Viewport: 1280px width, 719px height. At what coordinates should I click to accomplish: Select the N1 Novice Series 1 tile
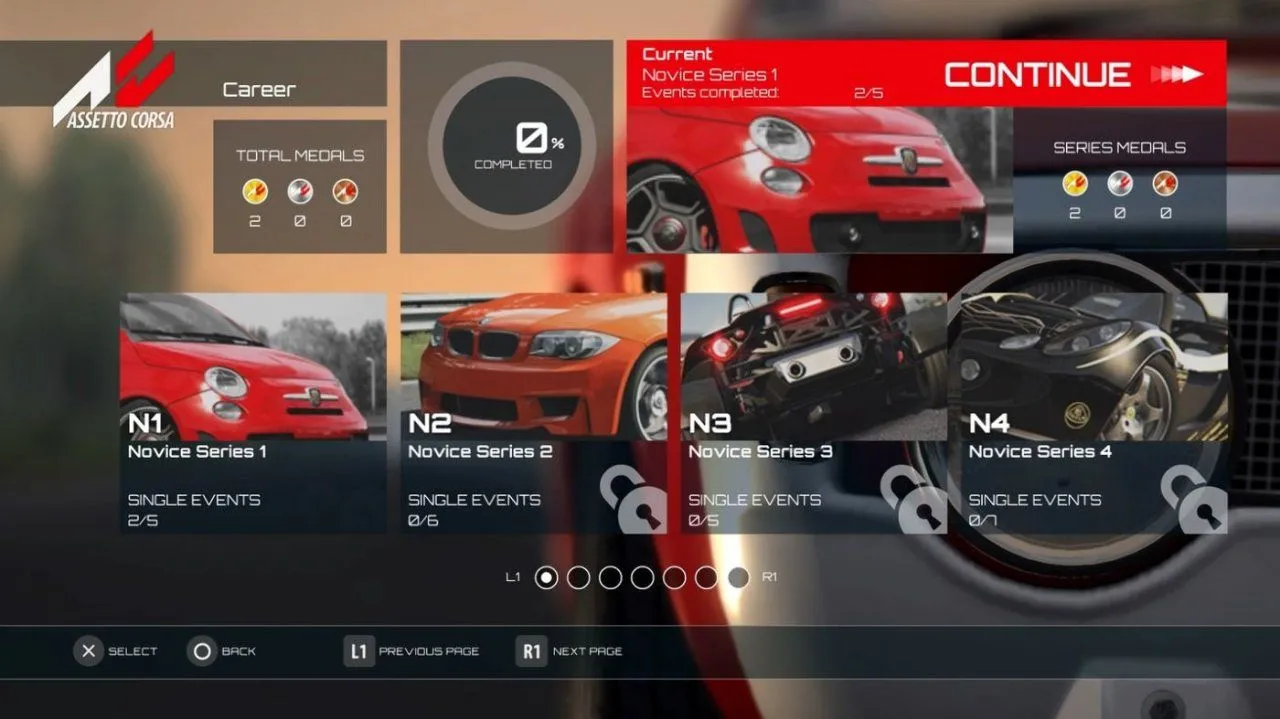pyautogui.click(x=253, y=413)
